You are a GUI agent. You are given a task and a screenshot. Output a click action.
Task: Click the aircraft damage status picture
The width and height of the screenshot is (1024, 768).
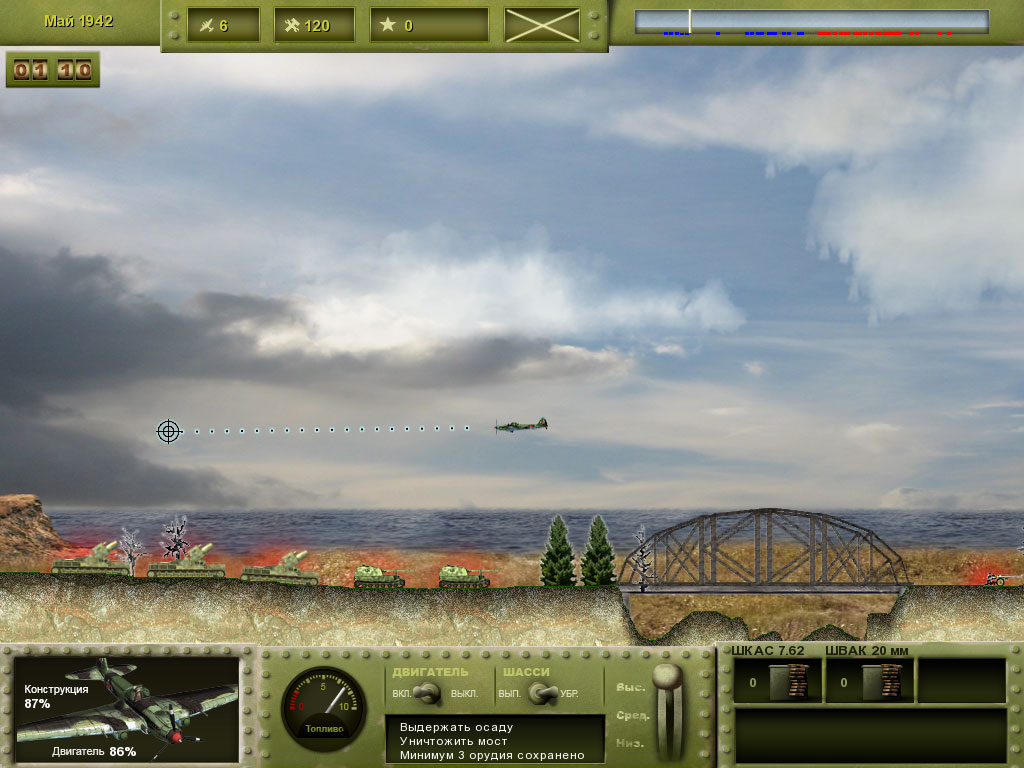127,710
